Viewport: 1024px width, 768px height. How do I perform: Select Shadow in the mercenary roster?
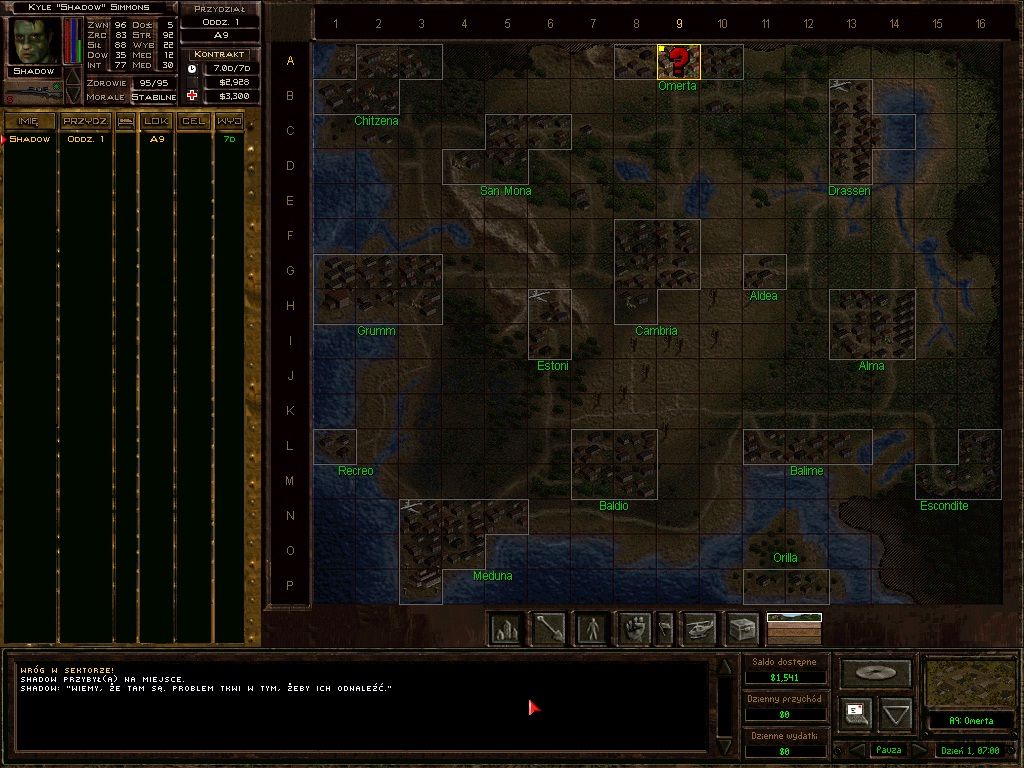[x=30, y=139]
